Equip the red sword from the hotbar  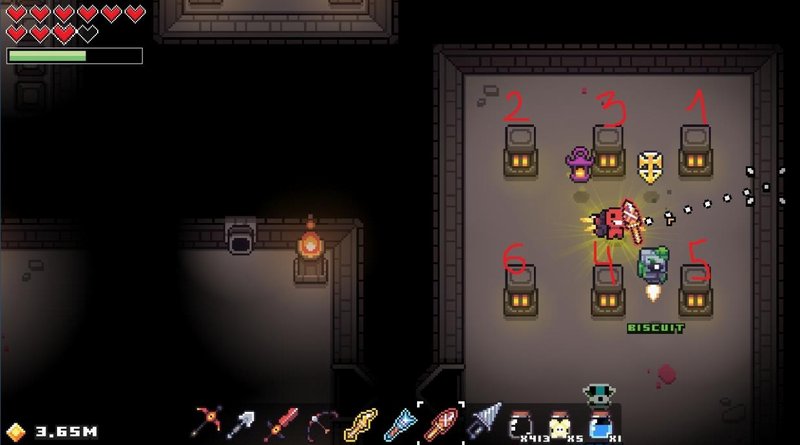[283, 425]
